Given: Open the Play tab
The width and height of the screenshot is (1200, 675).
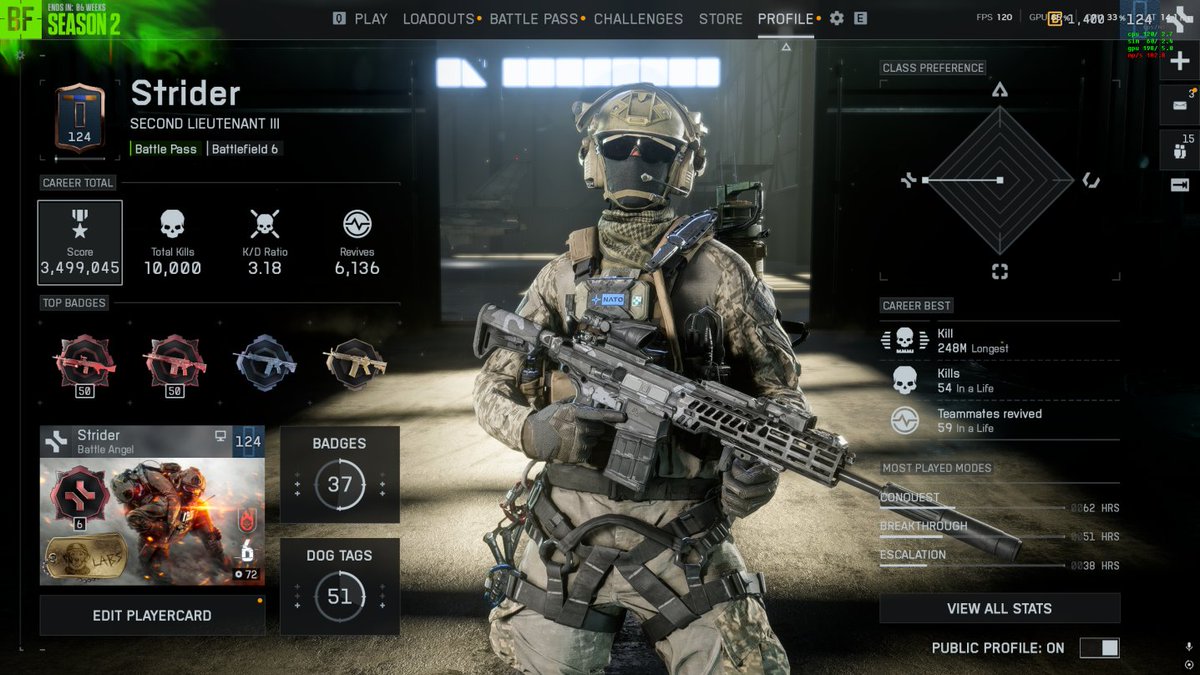Looking at the screenshot, I should click(x=370, y=19).
